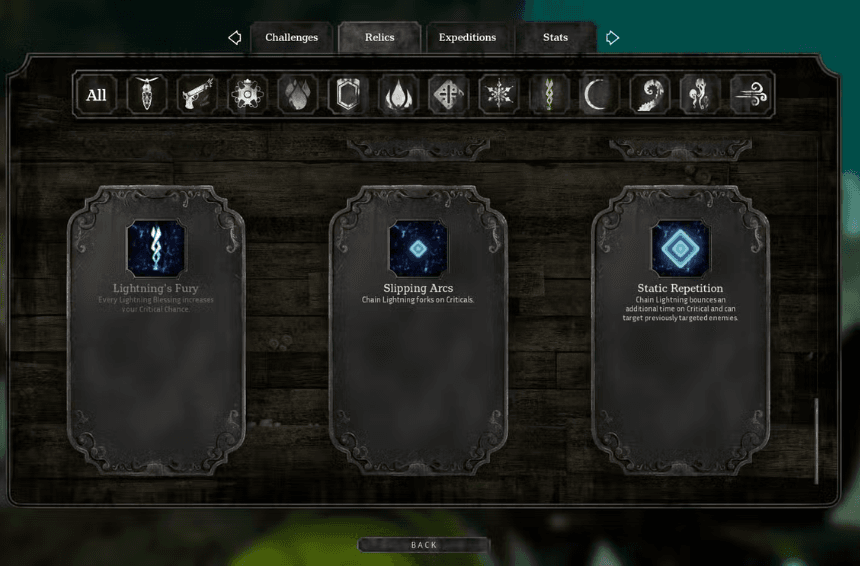860x573 pixels.
Task: Click the right arrow beside Stats
Action: [612, 38]
